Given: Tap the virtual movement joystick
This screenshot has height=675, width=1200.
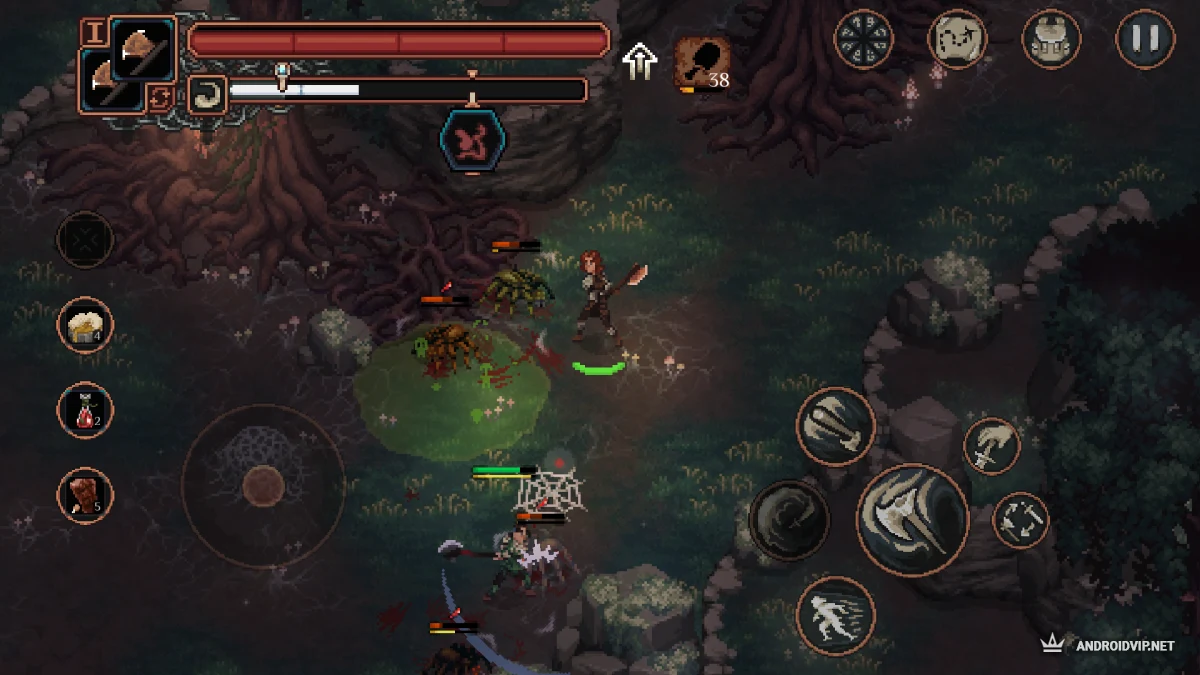Looking at the screenshot, I should pos(263,486).
